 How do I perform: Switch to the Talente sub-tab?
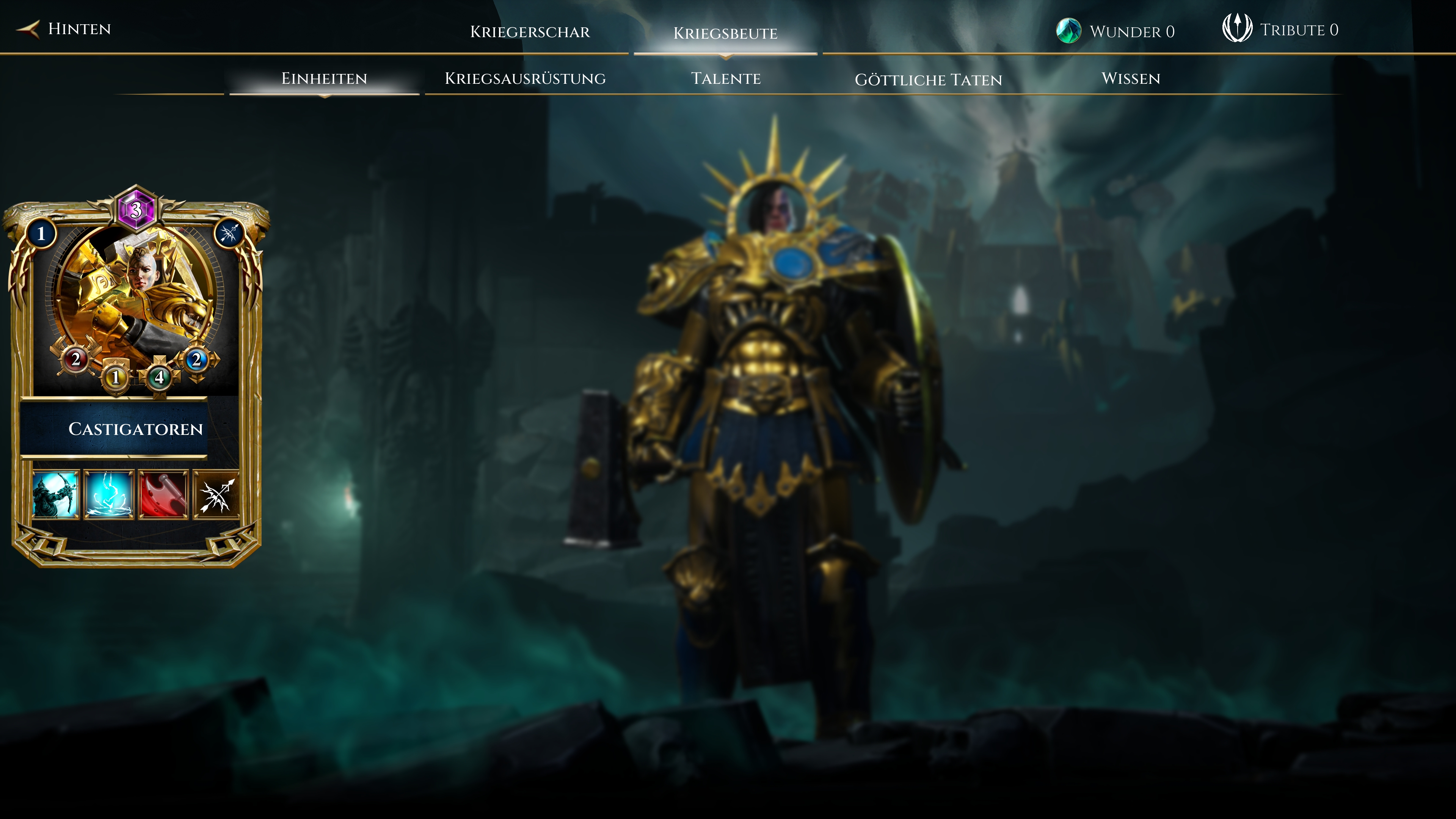pos(726,78)
